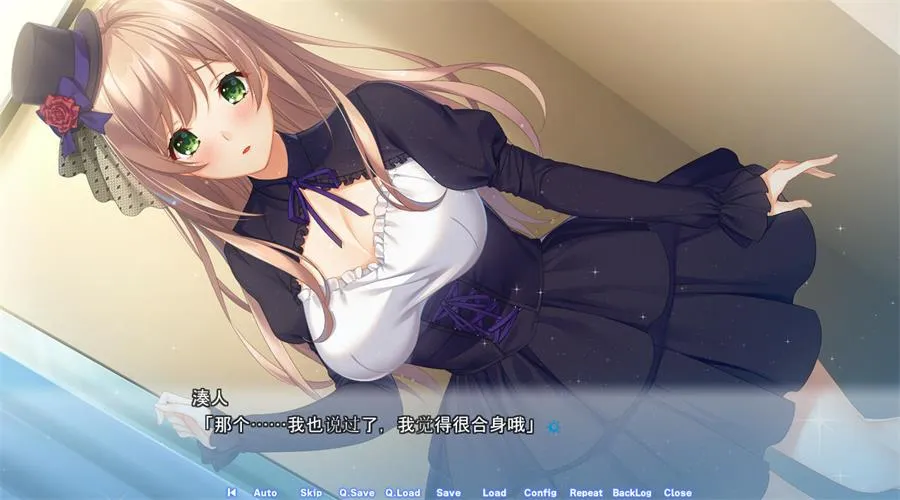
Task: Jump back with the rewind arrow icon
Action: [232, 492]
